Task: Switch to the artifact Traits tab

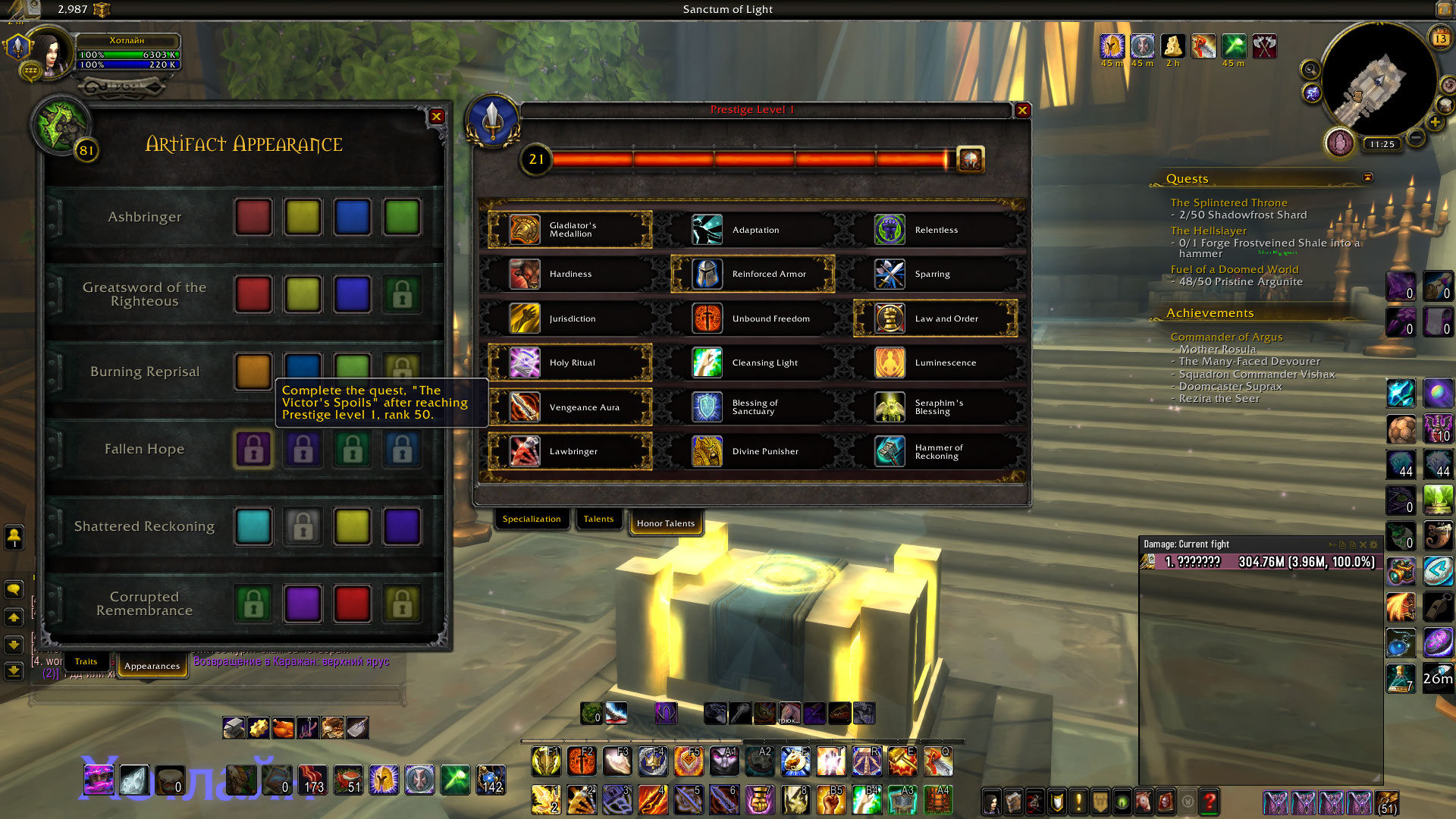Action: (86, 662)
